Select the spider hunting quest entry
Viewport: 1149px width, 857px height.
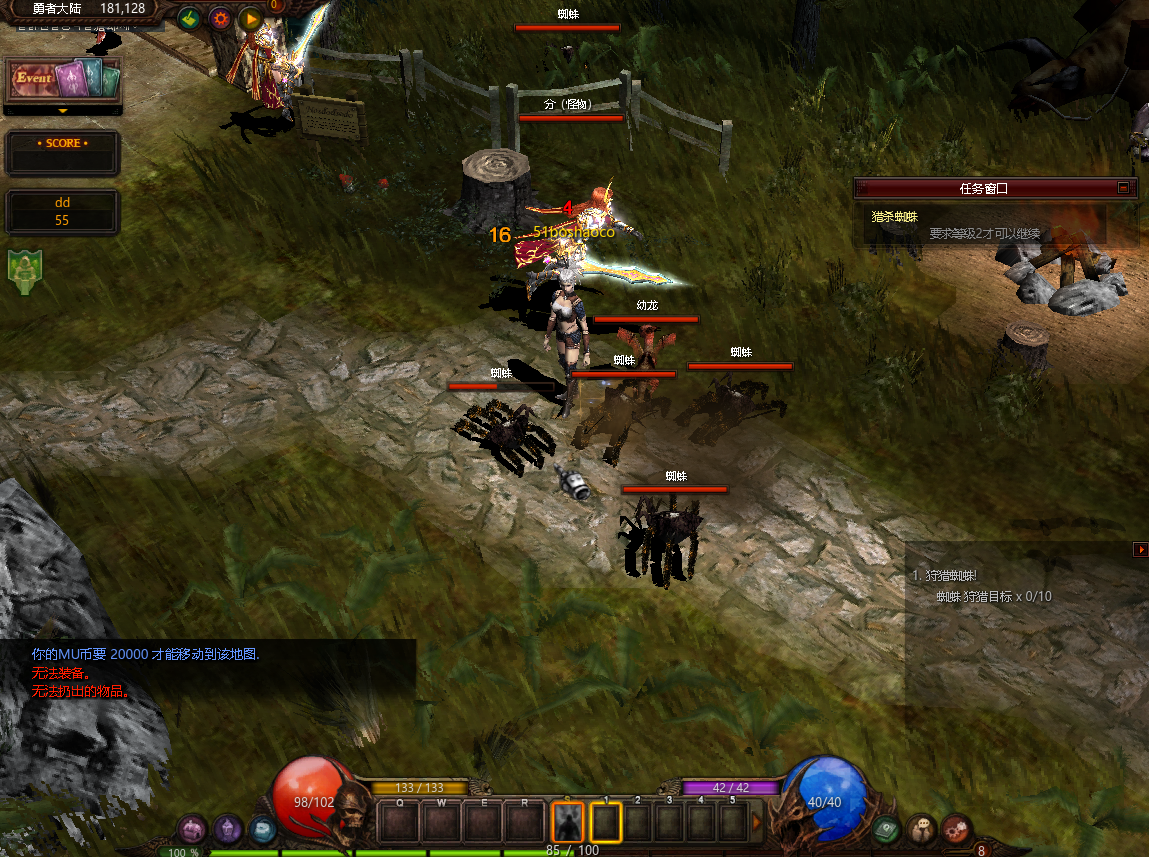point(895,216)
